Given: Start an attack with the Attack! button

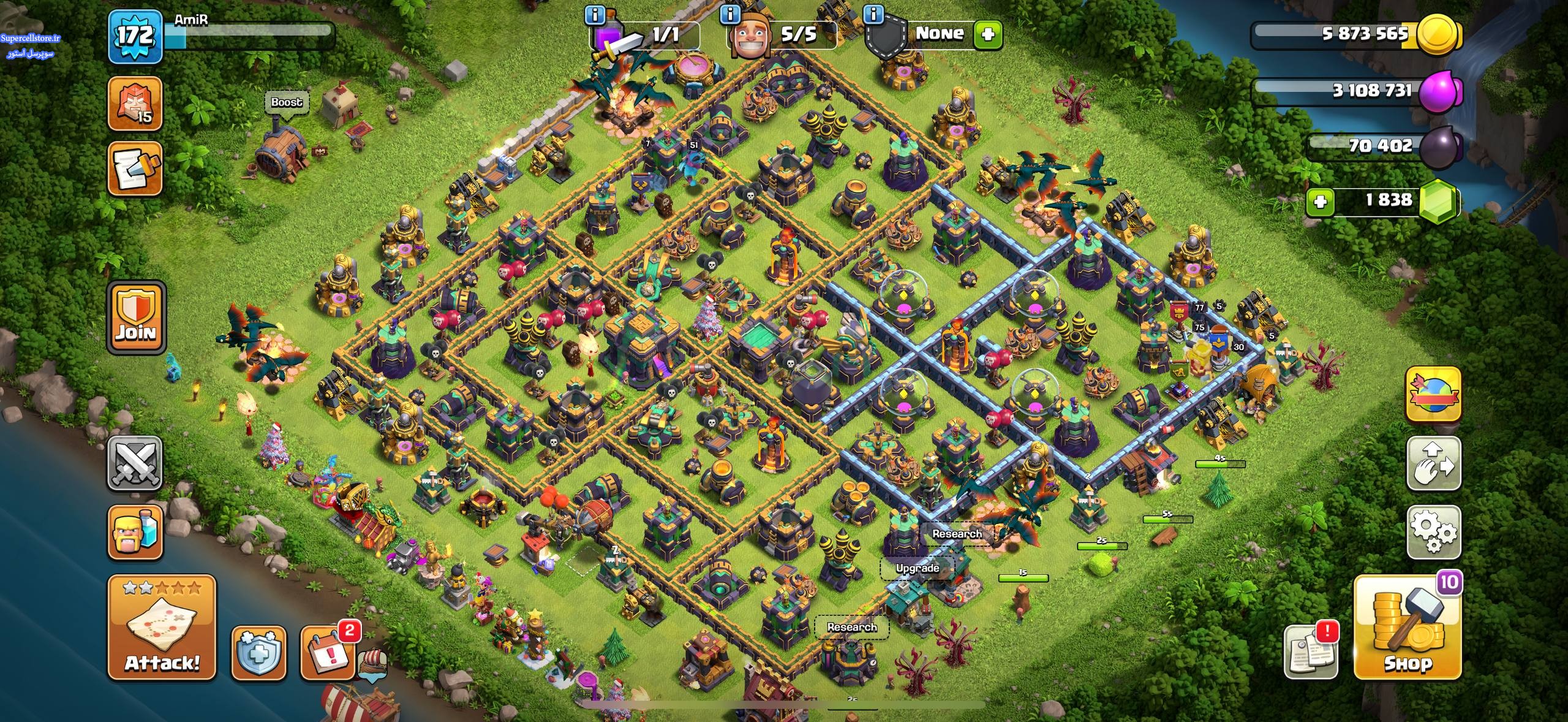Looking at the screenshot, I should pos(162,627).
